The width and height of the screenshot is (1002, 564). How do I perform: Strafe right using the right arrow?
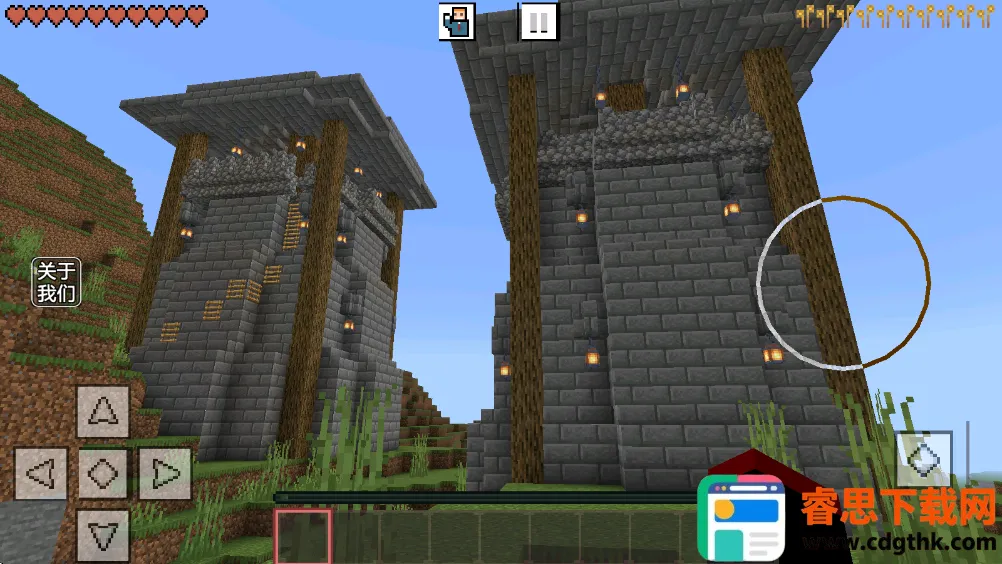pos(164,474)
